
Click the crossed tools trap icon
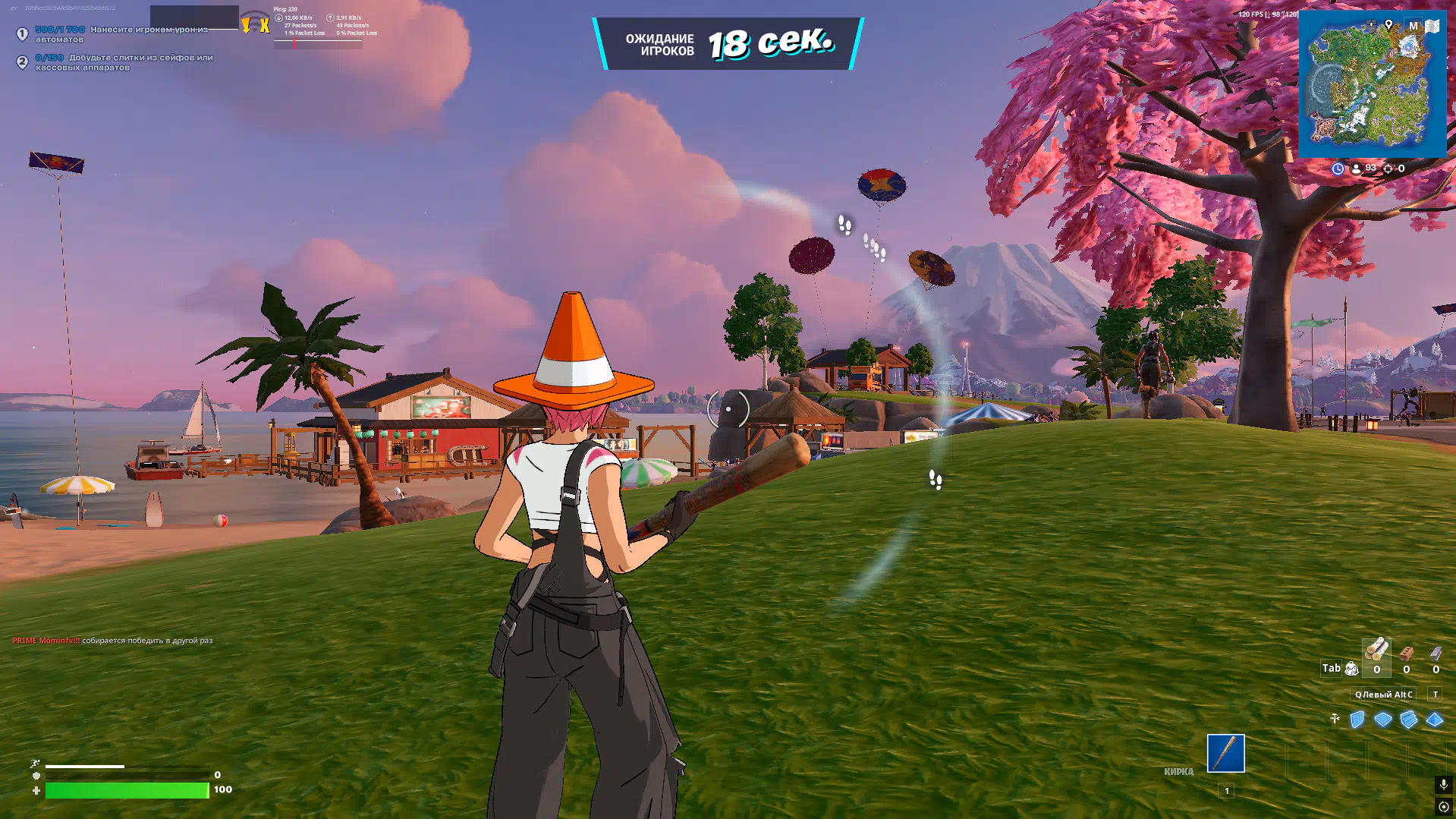click(x=1335, y=719)
